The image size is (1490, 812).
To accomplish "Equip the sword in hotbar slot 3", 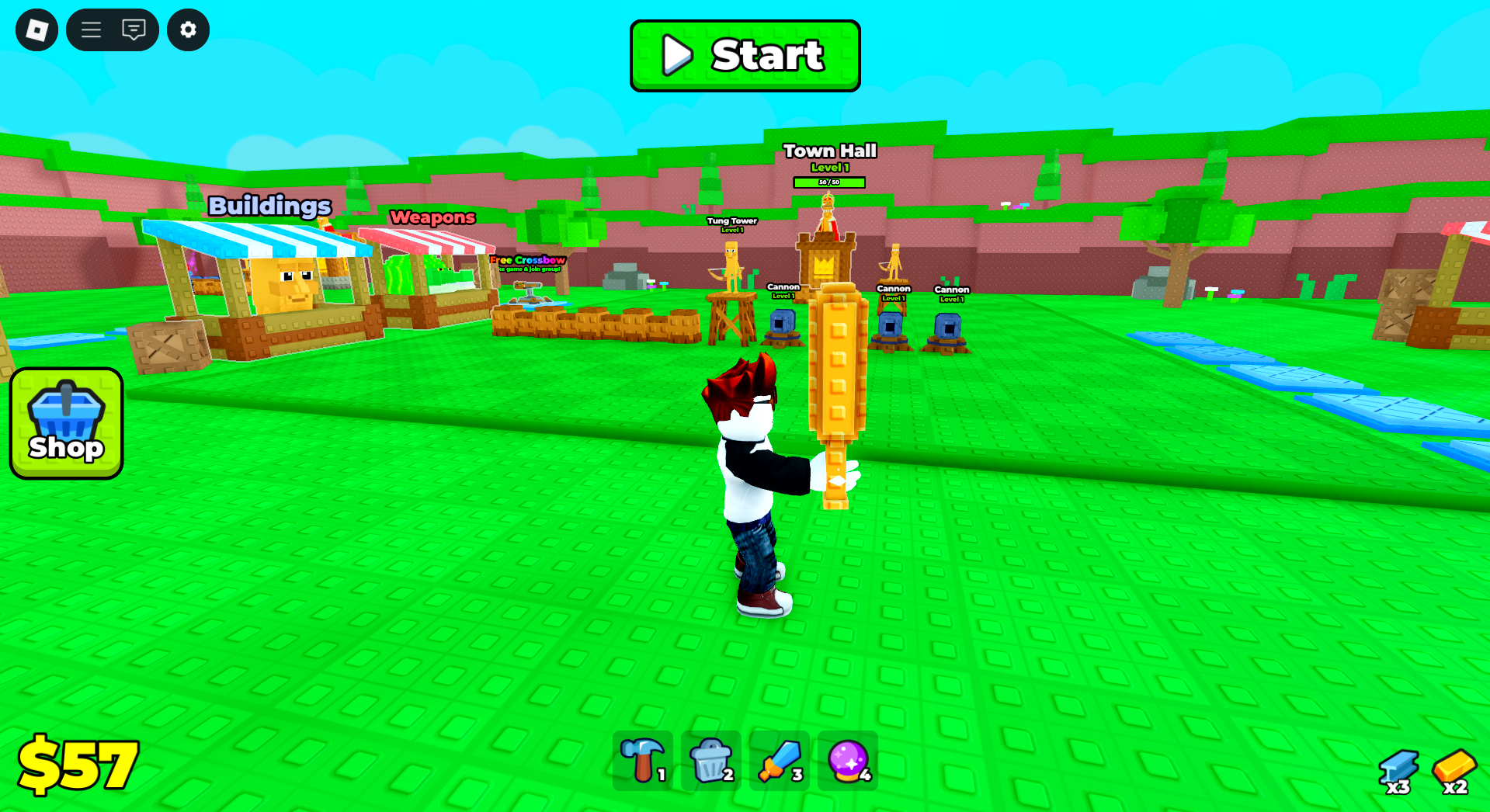I will pos(778,761).
